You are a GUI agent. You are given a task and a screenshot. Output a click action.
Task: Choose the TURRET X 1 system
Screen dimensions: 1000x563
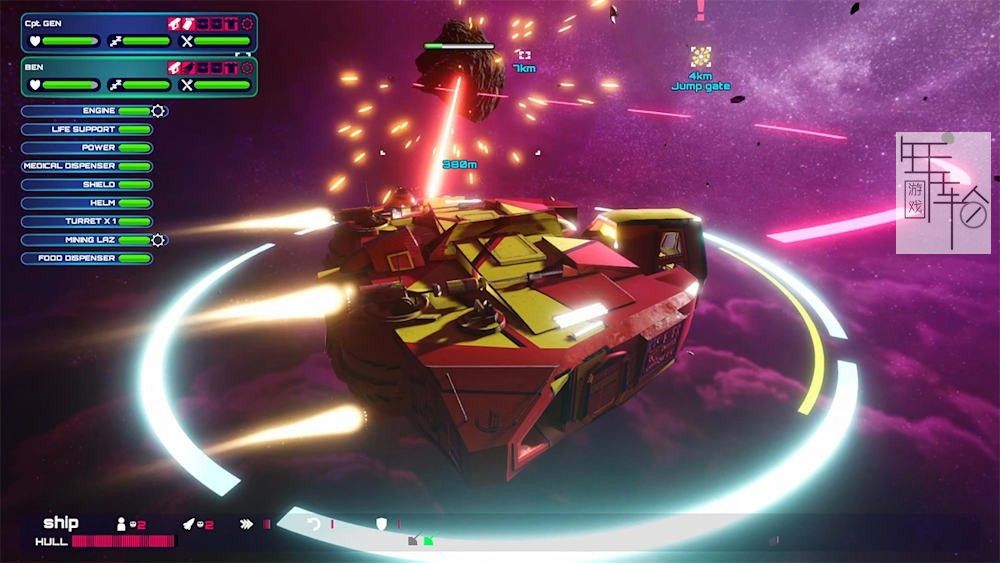86,221
